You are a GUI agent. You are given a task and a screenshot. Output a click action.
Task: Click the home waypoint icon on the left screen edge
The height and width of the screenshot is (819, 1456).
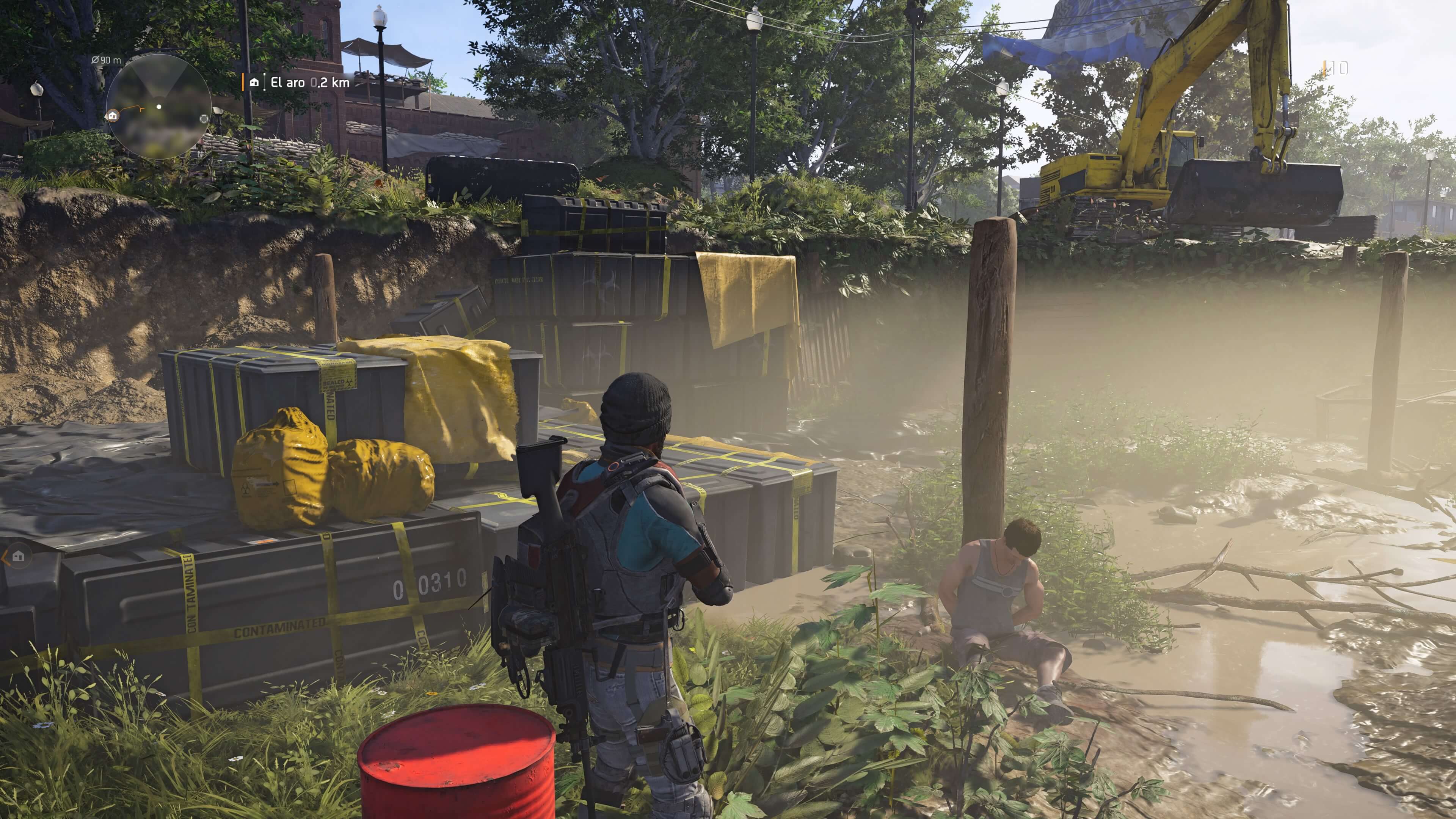(x=18, y=556)
